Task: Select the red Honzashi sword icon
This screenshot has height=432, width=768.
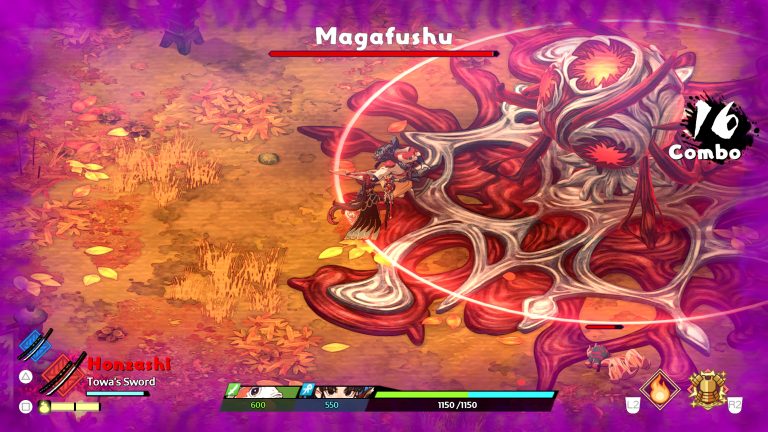Action: pos(62,376)
